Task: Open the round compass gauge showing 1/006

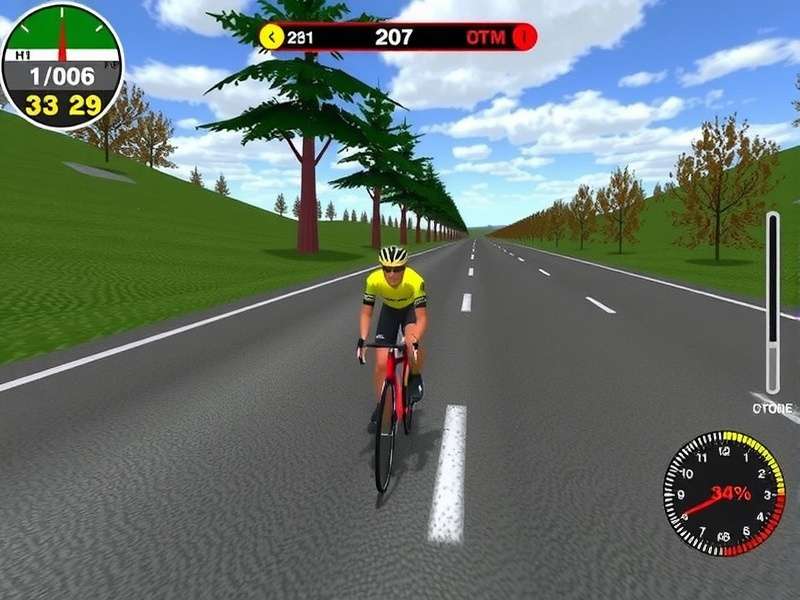Action: pyautogui.click(x=62, y=66)
